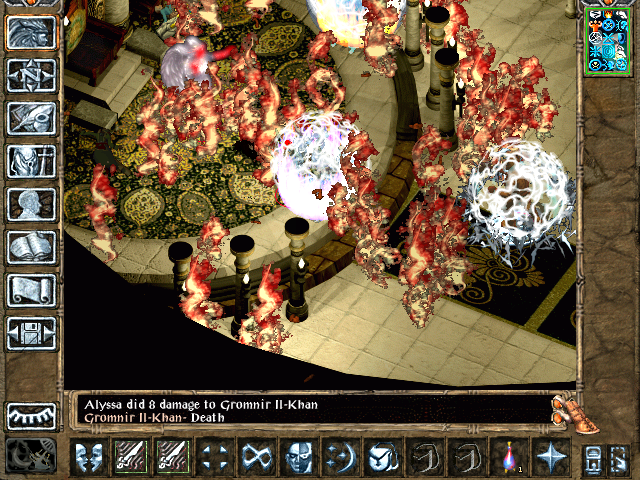Open special abilities with the star icon

pyautogui.click(x=549, y=457)
